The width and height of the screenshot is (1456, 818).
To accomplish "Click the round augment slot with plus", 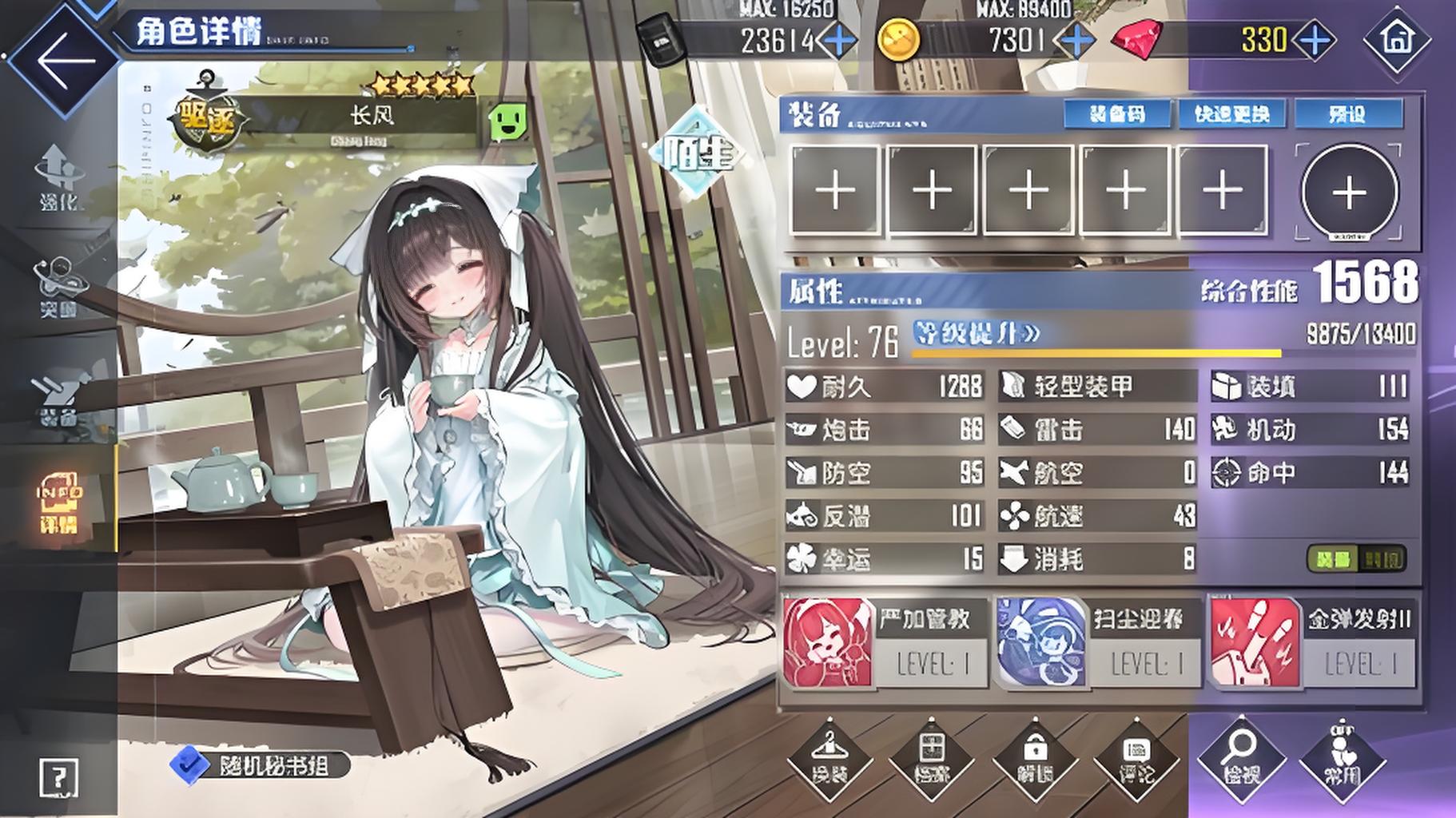I will [1349, 192].
